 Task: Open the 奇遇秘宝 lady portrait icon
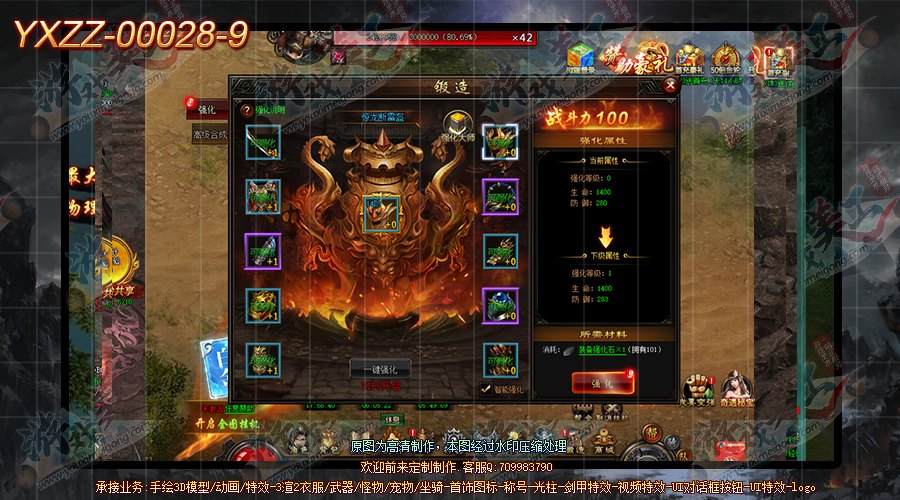point(737,386)
